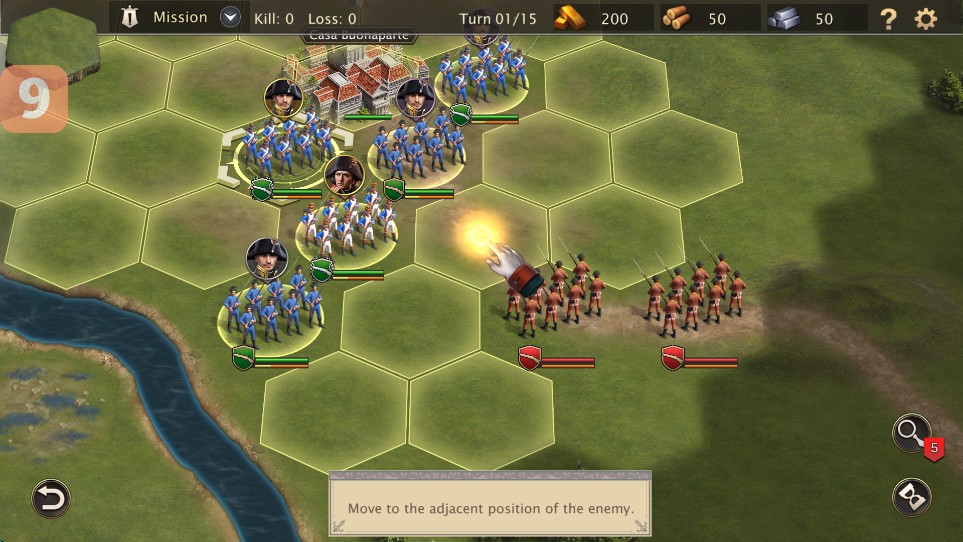Image resolution: width=963 pixels, height=542 pixels.
Task: End turn with the hourglass button
Action: click(x=911, y=497)
